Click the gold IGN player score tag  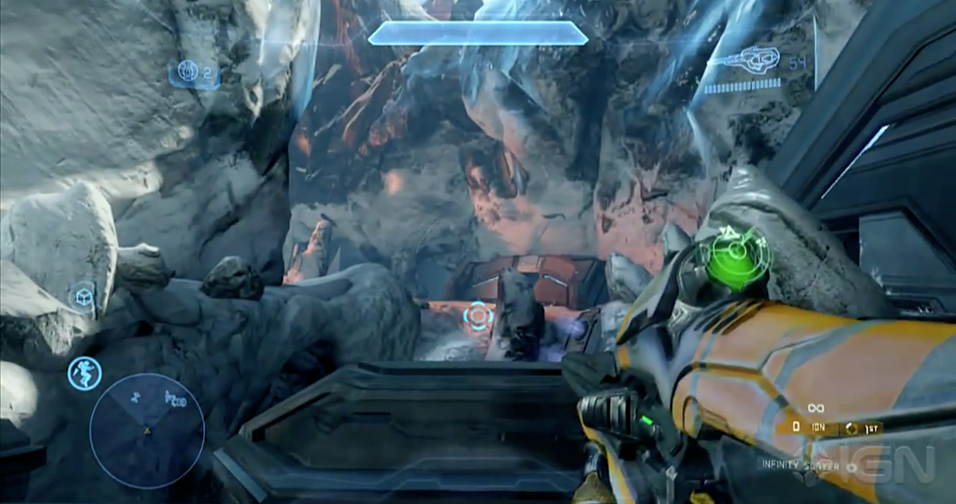point(818,427)
